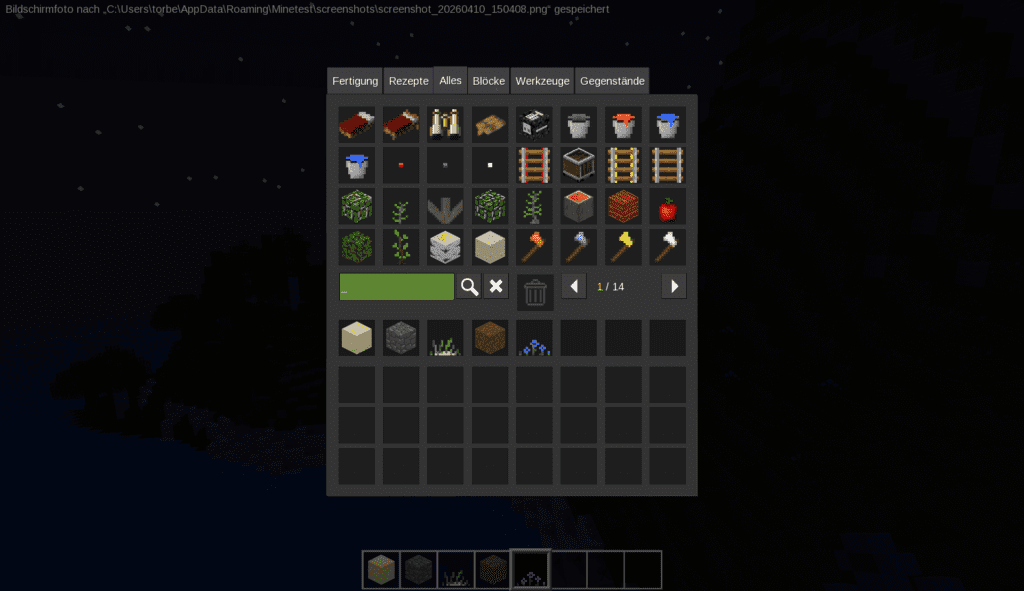Select the cobblestone block in the inventory
The image size is (1024, 591).
click(x=401, y=338)
